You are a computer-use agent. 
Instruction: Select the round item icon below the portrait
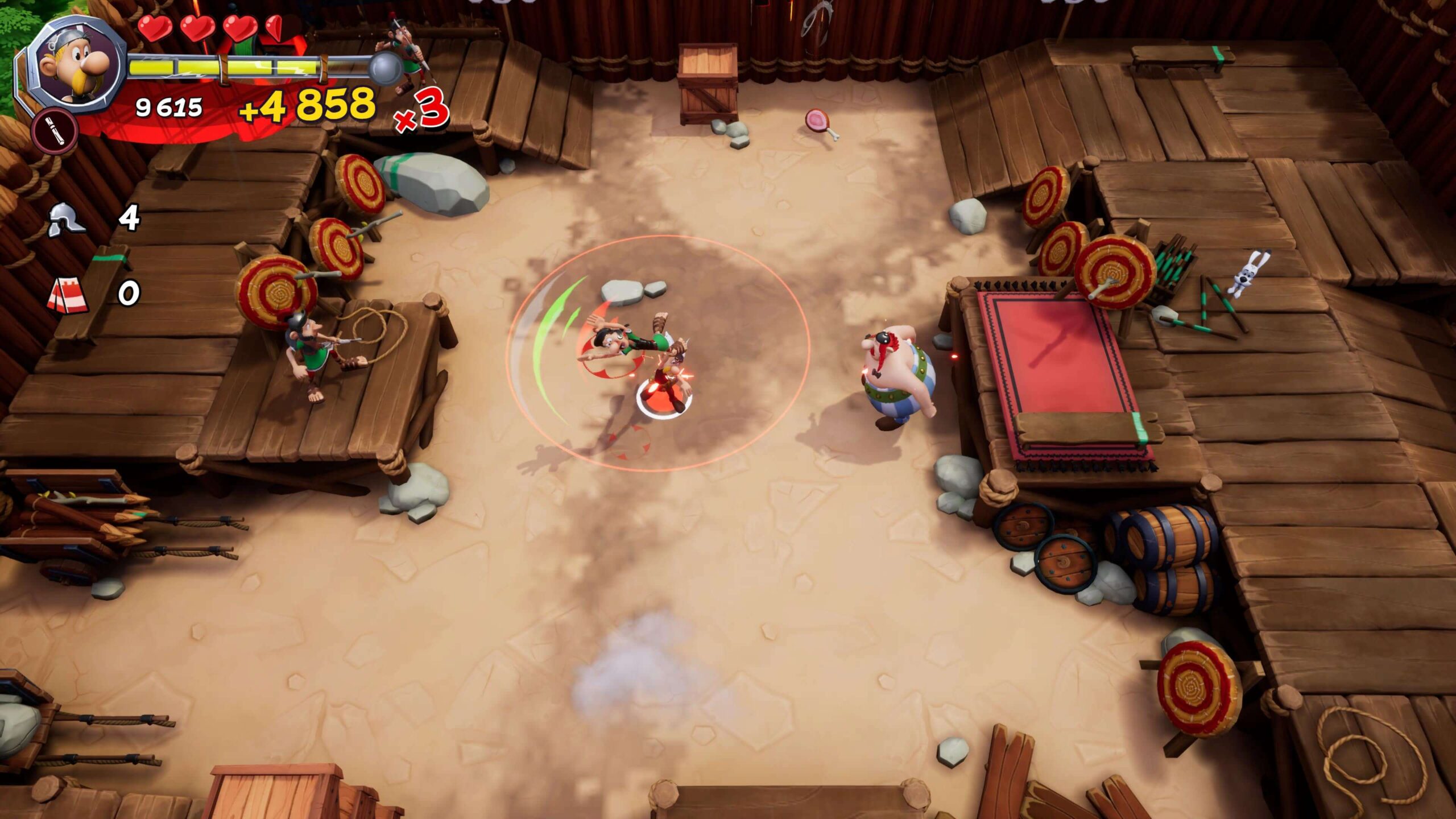55,131
